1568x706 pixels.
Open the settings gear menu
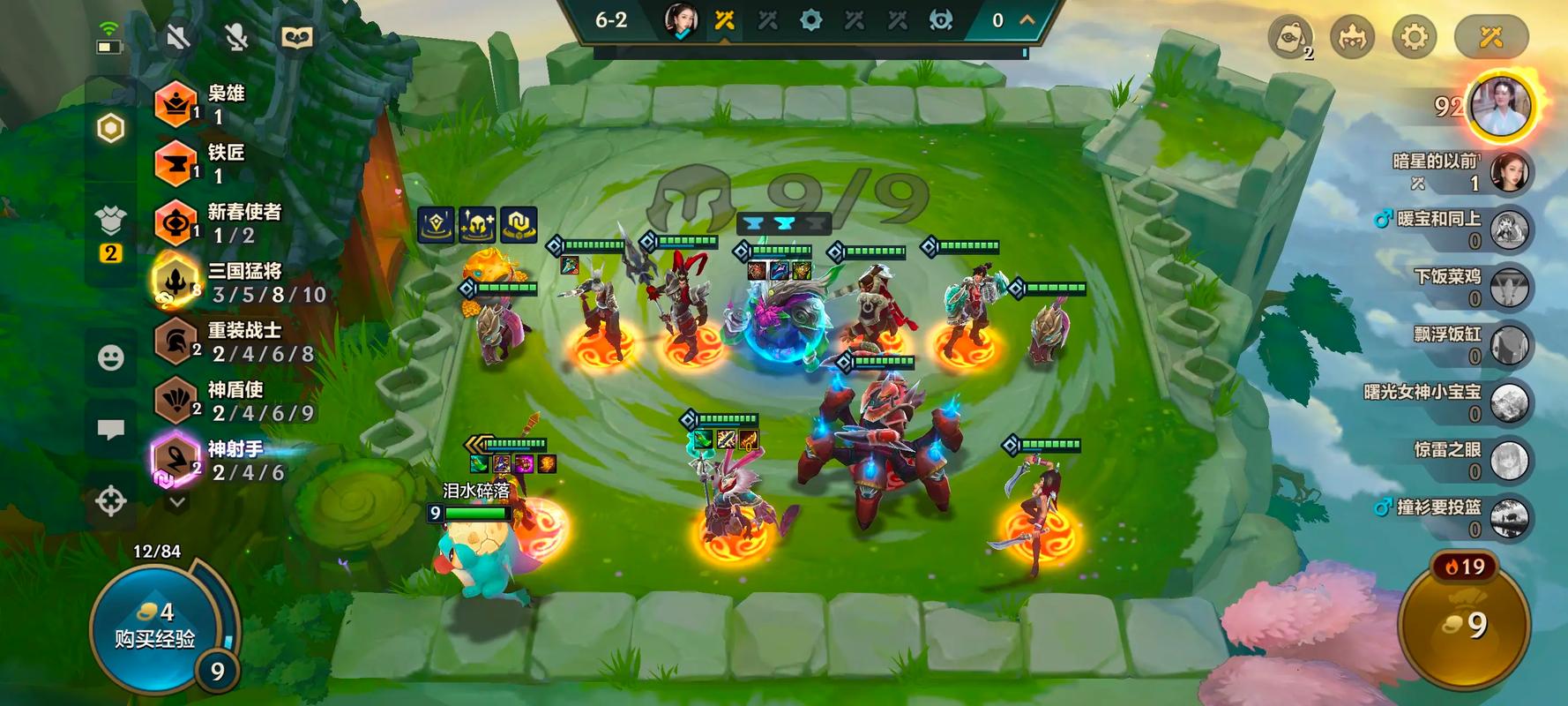(1414, 37)
